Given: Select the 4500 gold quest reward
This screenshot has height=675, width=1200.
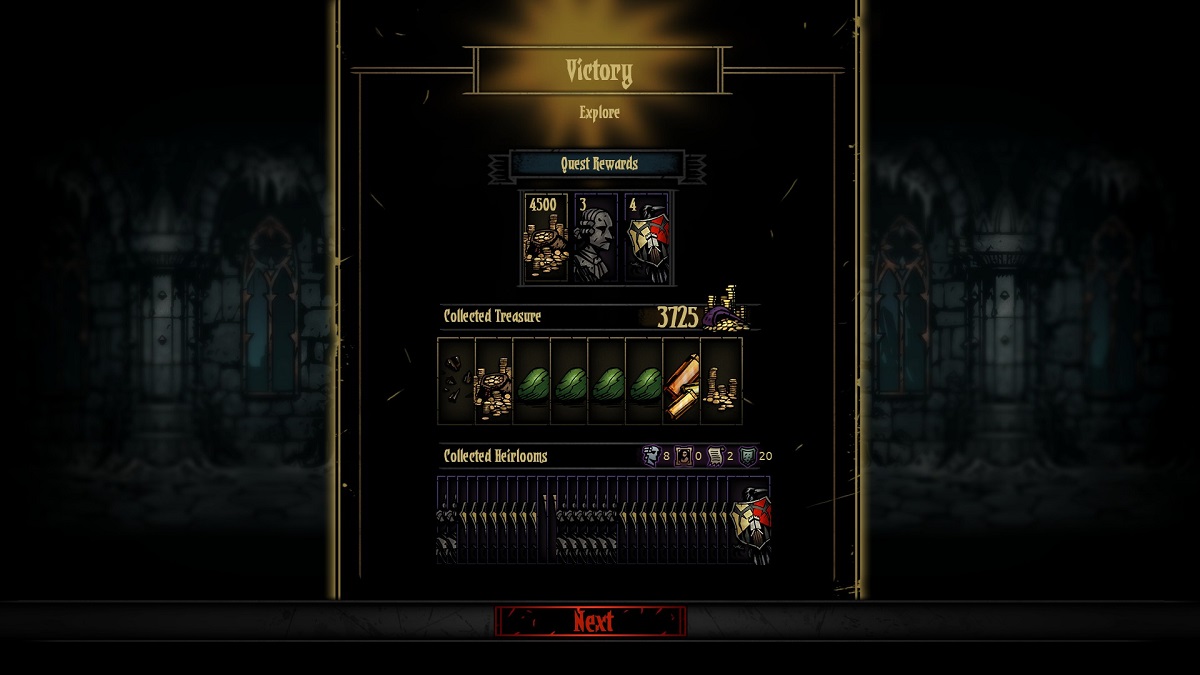Looking at the screenshot, I should tap(546, 238).
